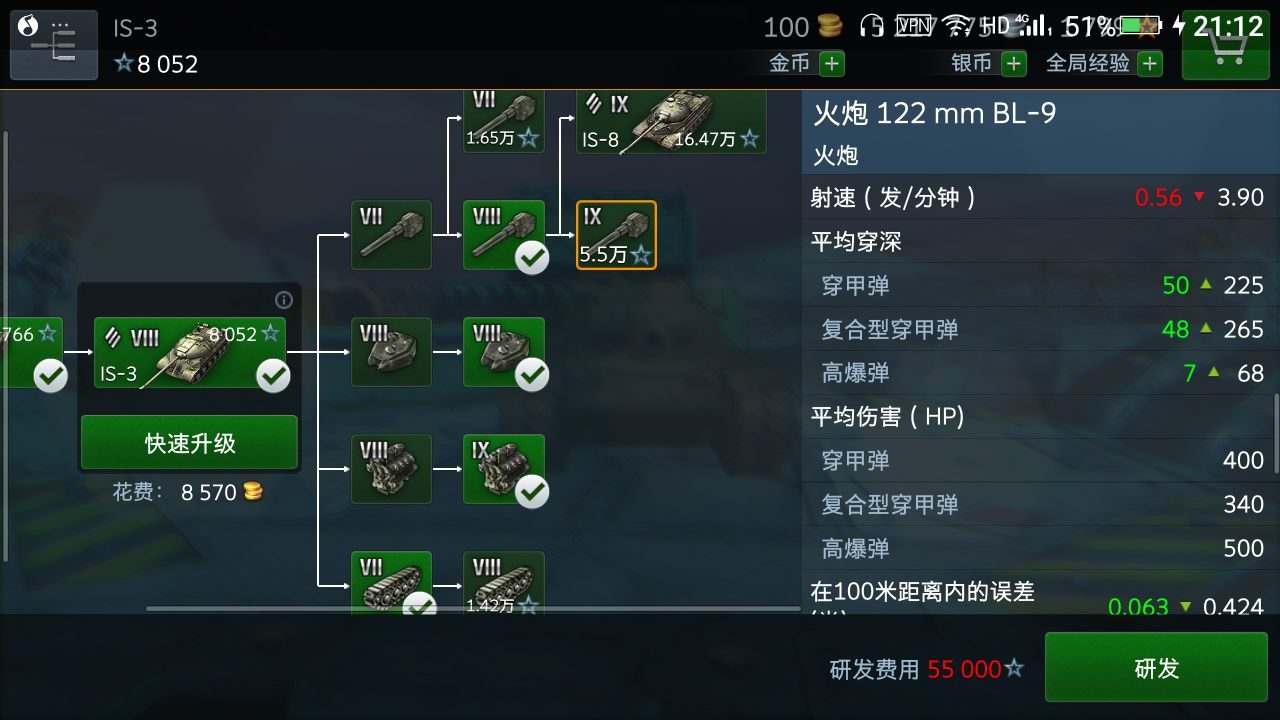The image size is (1280, 720).
Task: Open the researched tier IX engine icon
Action: click(504, 469)
